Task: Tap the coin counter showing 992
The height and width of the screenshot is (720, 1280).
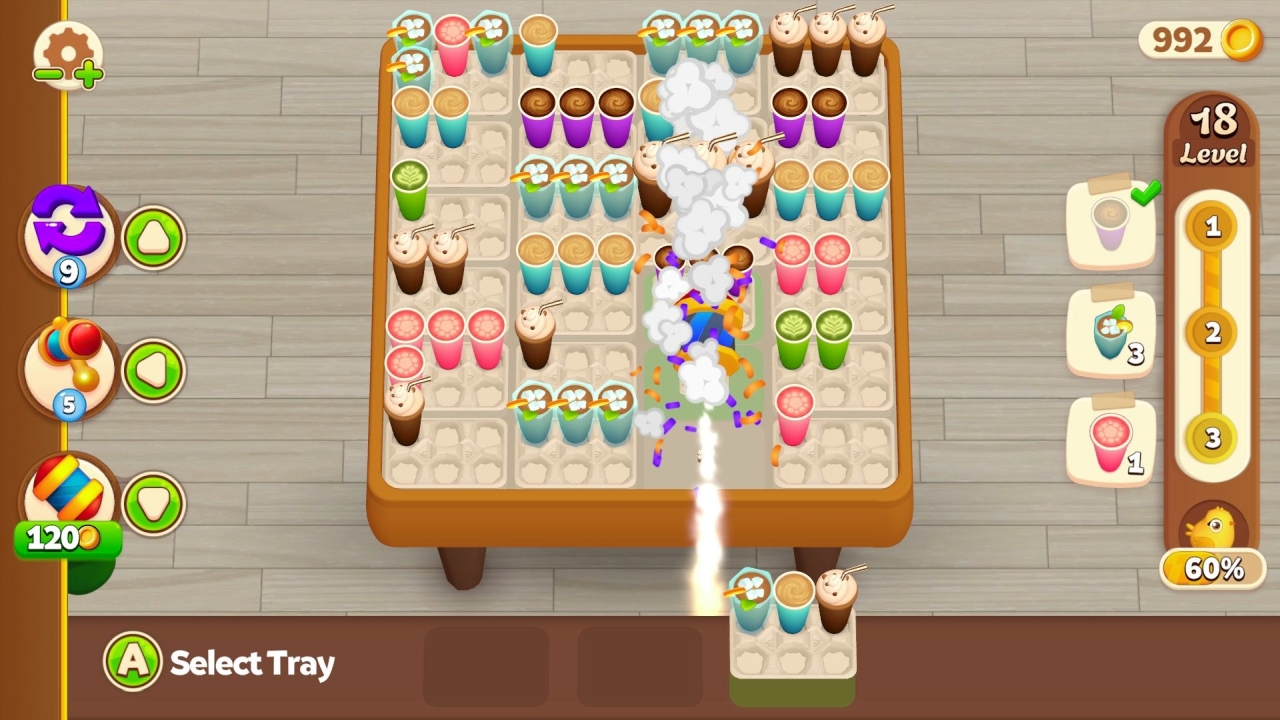Action: [x=1197, y=40]
